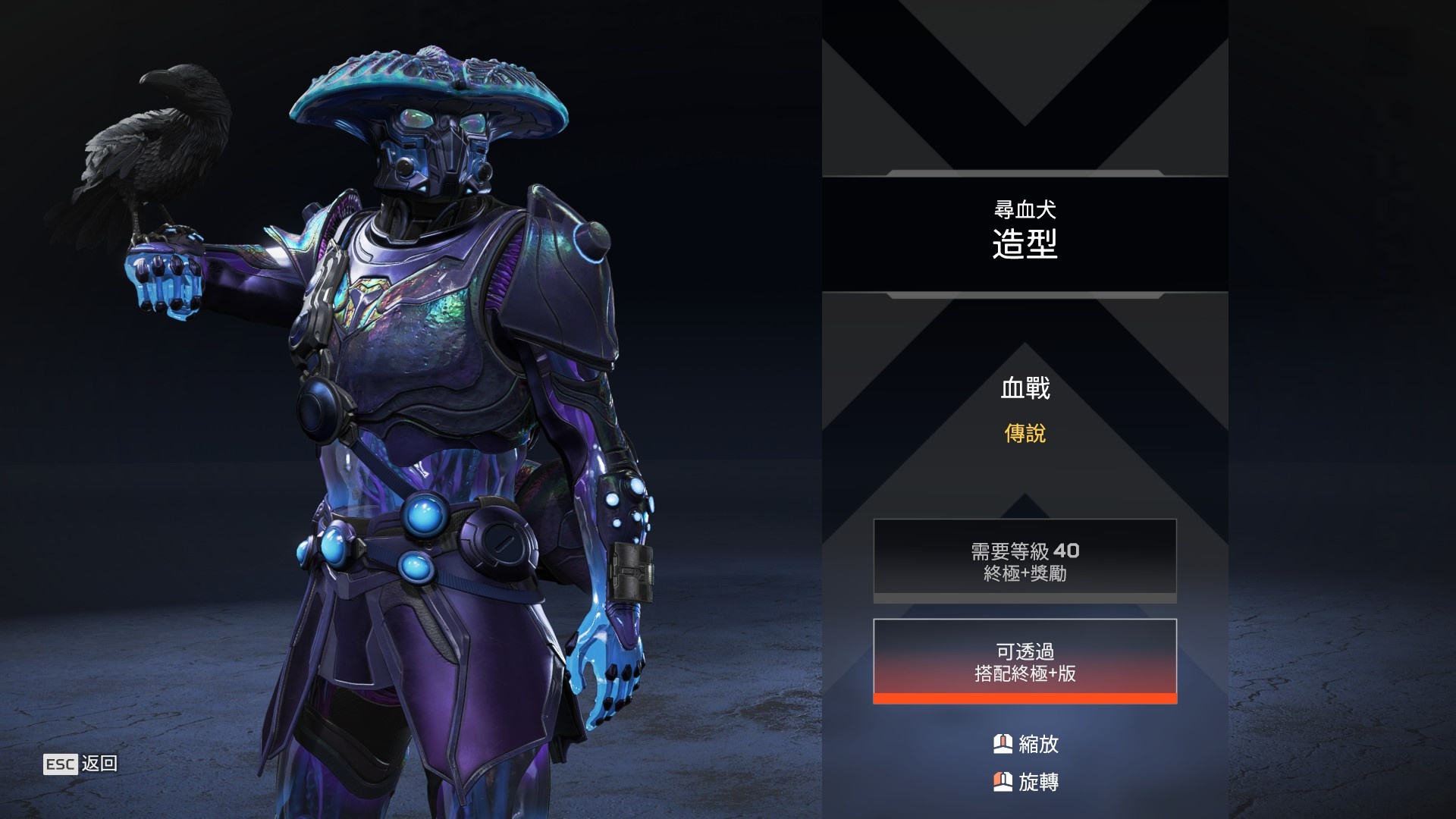Select the 需要等級 40 終極+獎勵 box
Image resolution: width=1456 pixels, height=819 pixels.
click(x=1025, y=560)
